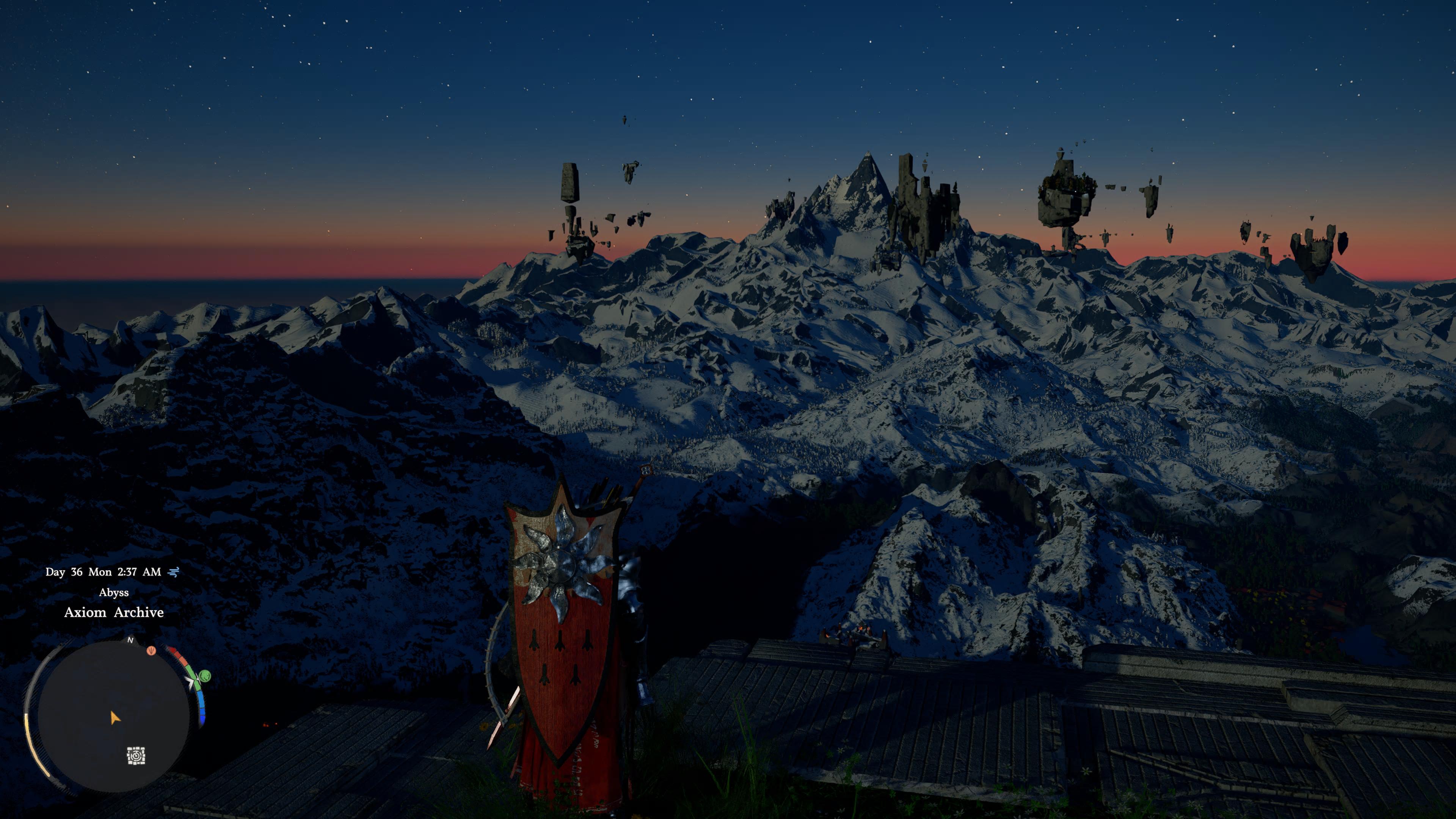
Task: Click the blue wind weather icon
Action: (x=174, y=572)
